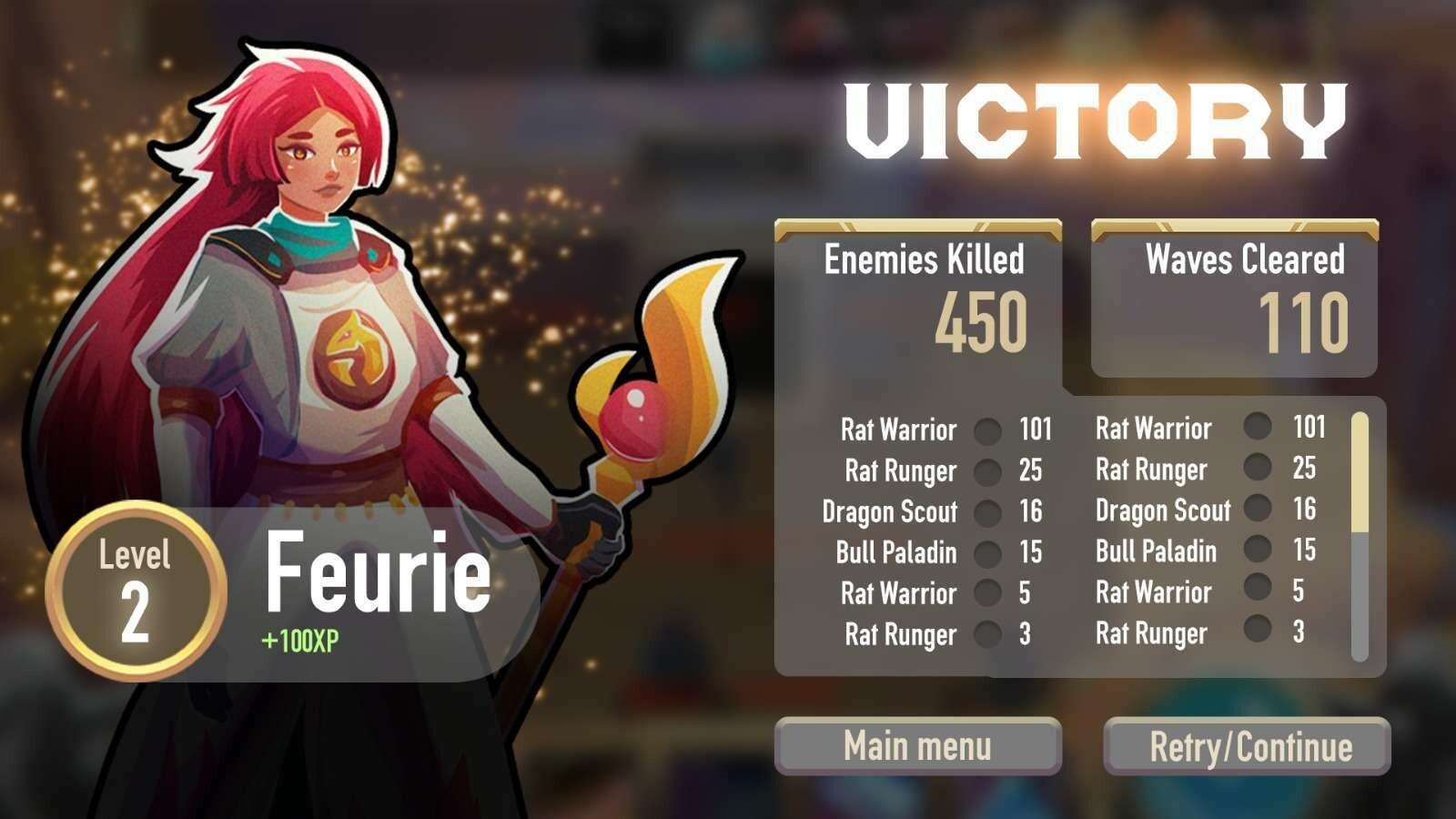
Task: Click the Bull Paladin icon in the kill list
Action: (987, 552)
